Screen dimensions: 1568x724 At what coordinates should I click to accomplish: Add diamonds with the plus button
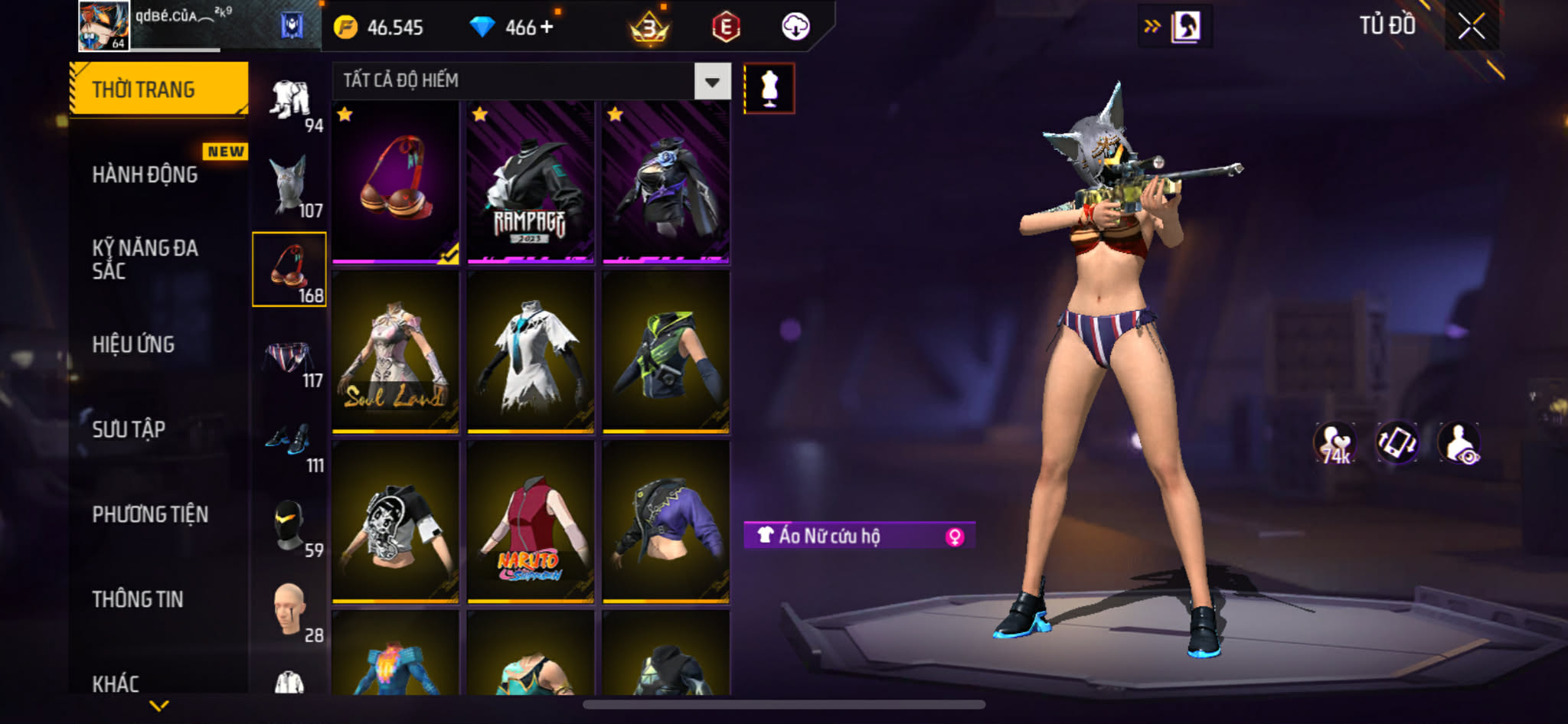(547, 28)
